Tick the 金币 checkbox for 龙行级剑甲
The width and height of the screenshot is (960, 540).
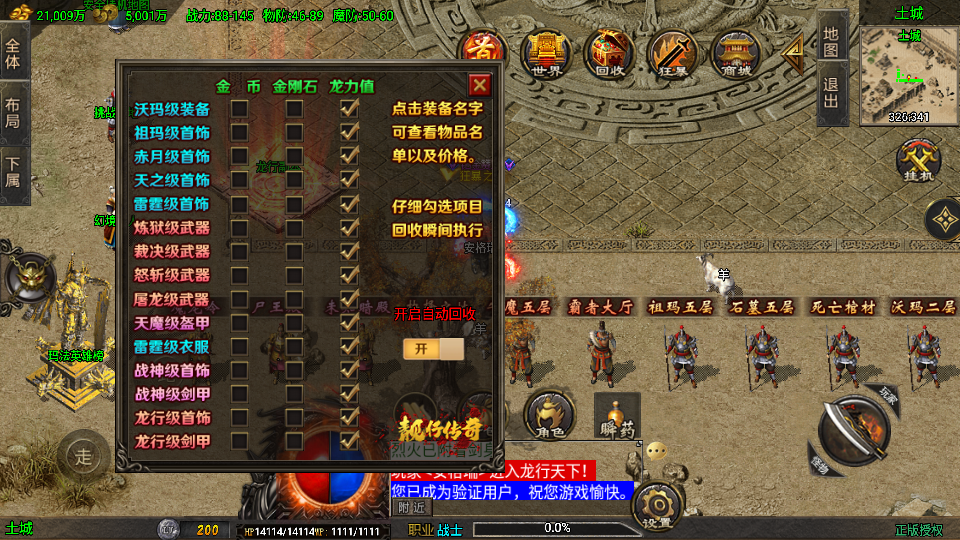pos(240,440)
